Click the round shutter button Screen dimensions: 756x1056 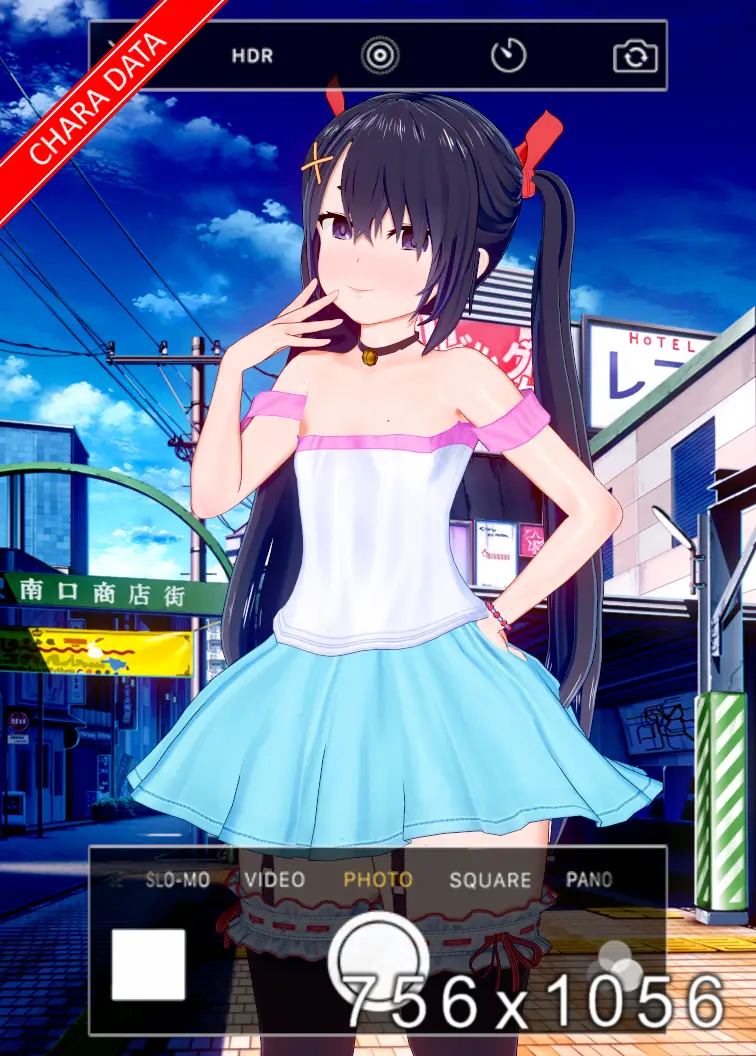[378, 960]
